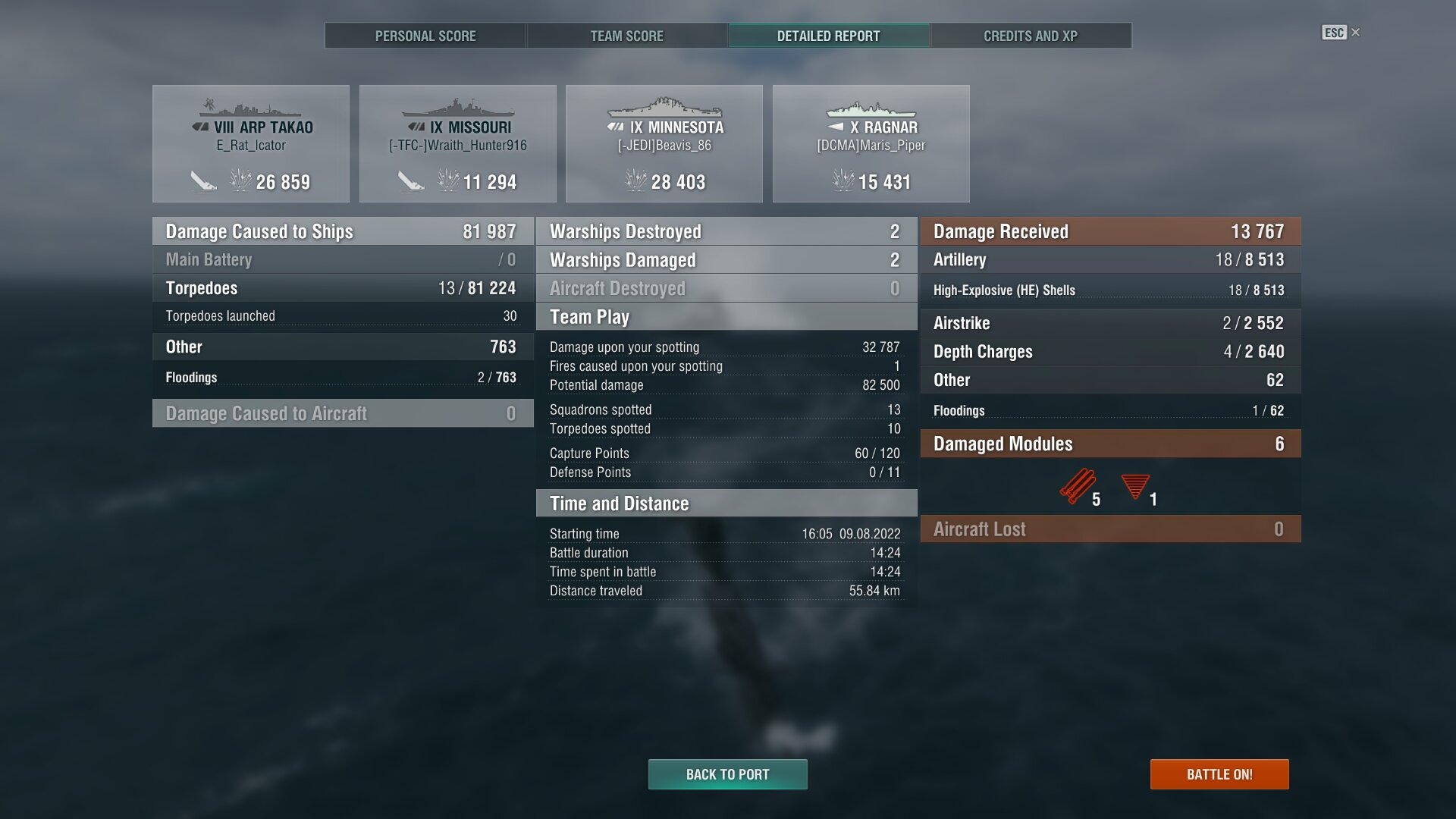Screen dimensions: 1456x819
Task: Start another match with Battle On!
Action: [1219, 774]
